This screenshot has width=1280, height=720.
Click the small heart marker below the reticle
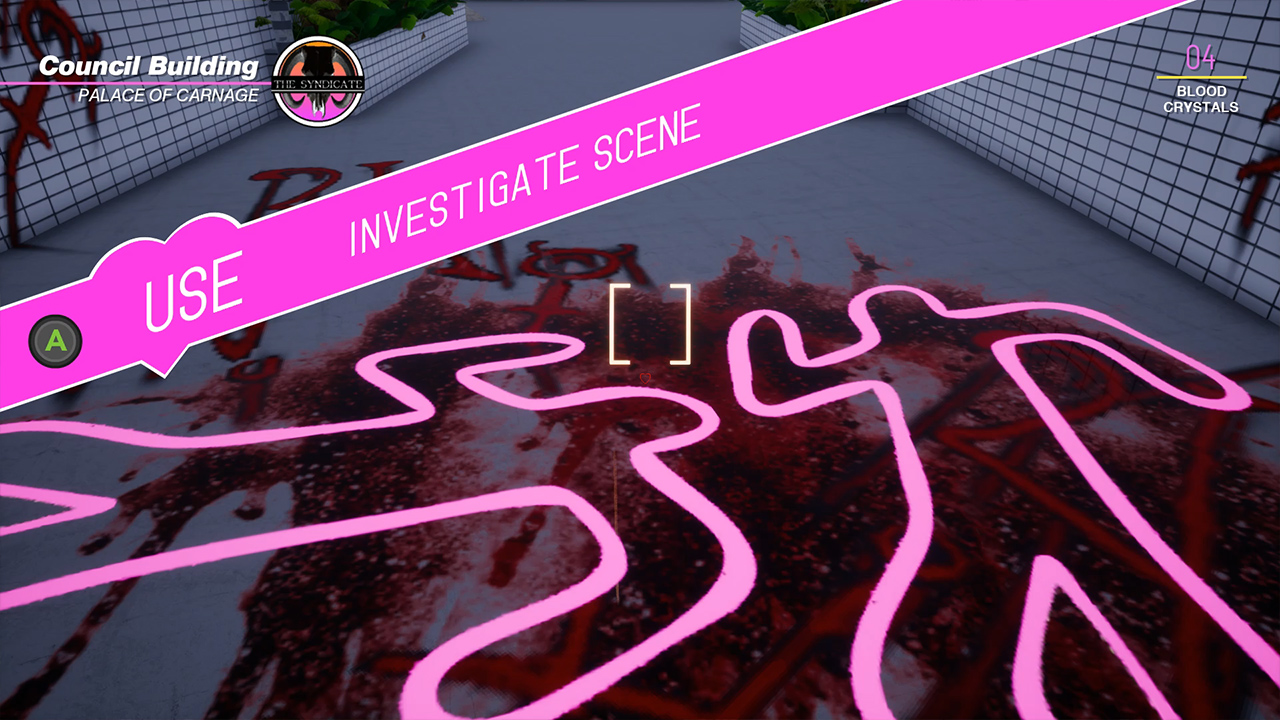(645, 377)
